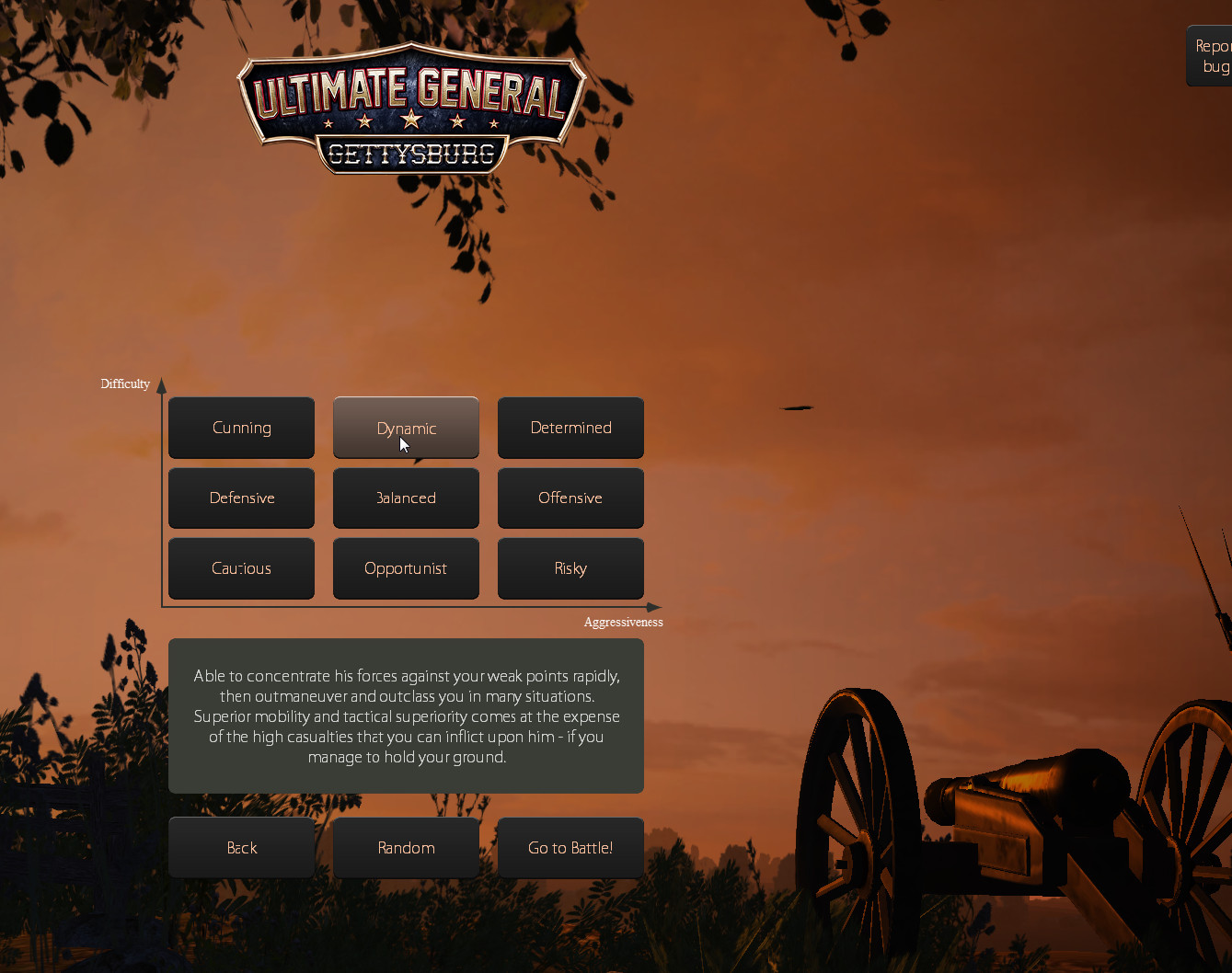Select the Defensive AI option
Viewport: 1232px width, 973px height.
(241, 498)
